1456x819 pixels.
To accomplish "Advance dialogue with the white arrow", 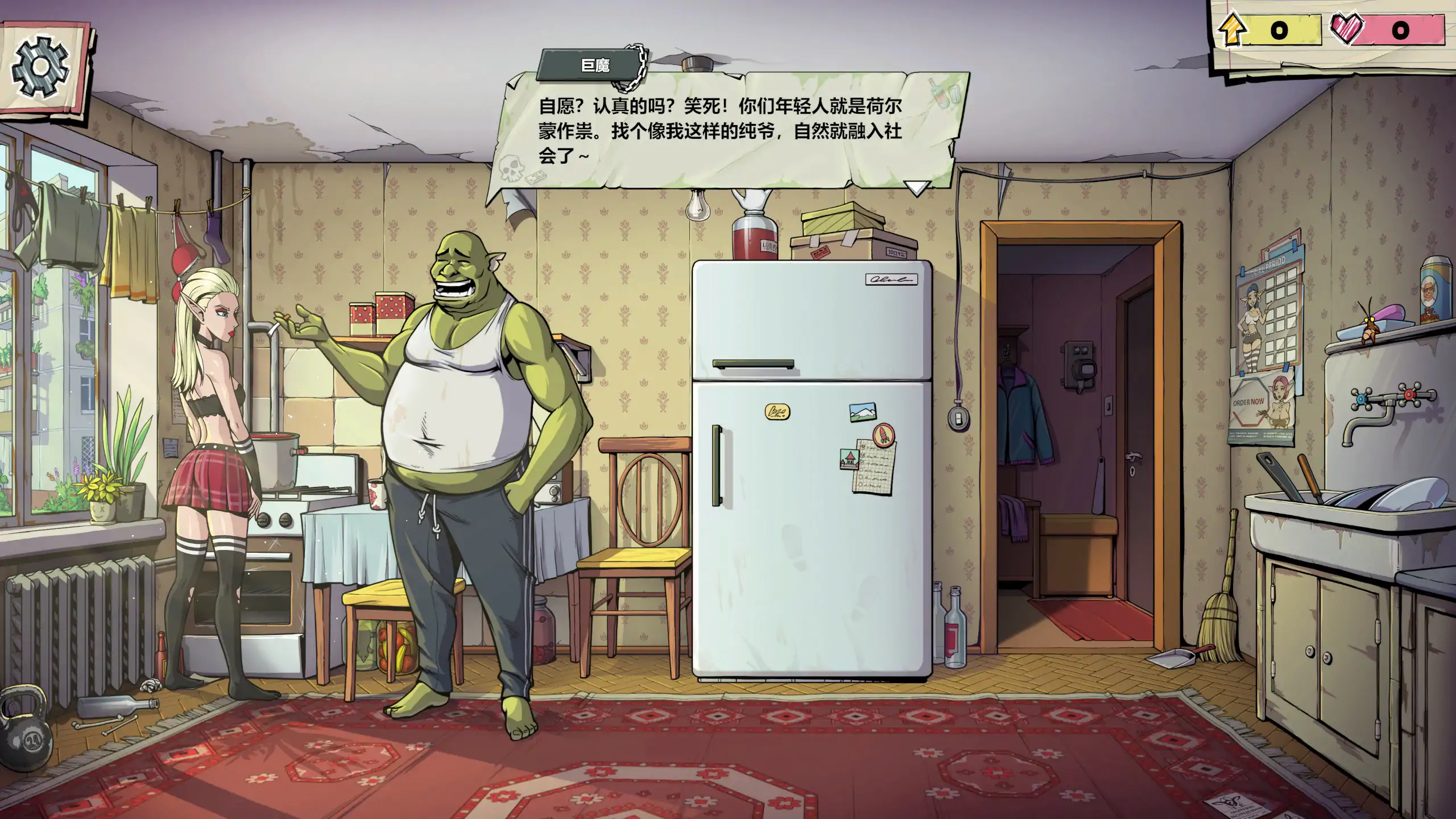I will point(916,187).
